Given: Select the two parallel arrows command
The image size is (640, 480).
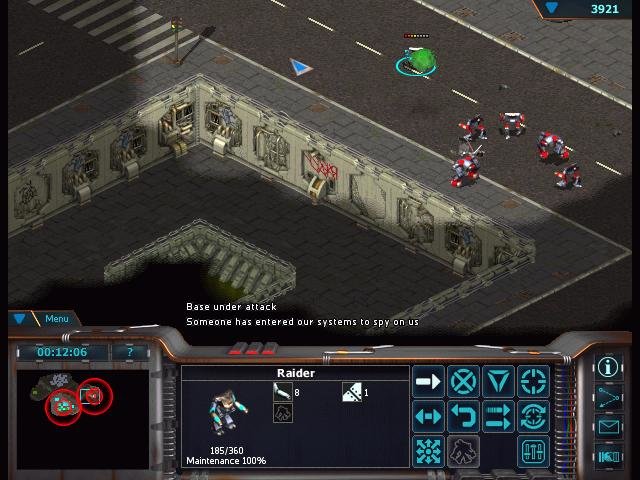Looking at the screenshot, I should [498, 416].
